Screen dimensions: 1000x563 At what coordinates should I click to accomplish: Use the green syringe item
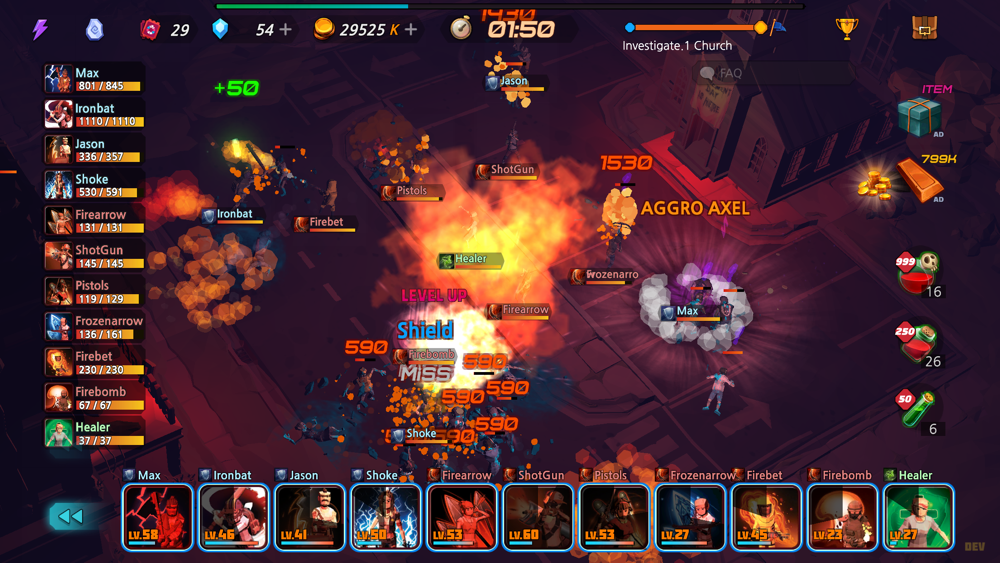[x=919, y=410]
